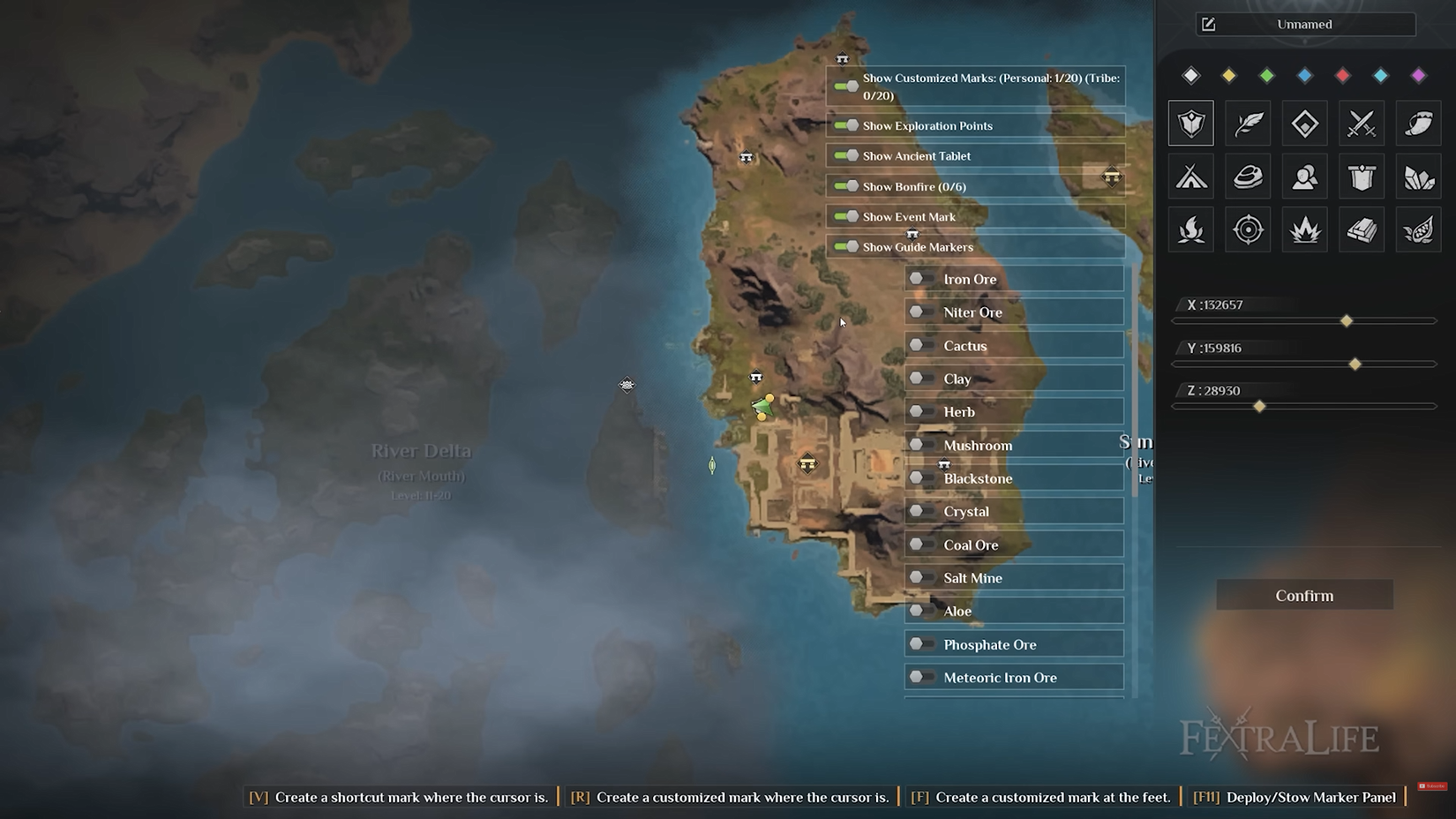
Task: Enable the Salt Mine toggle
Action: tap(921, 577)
